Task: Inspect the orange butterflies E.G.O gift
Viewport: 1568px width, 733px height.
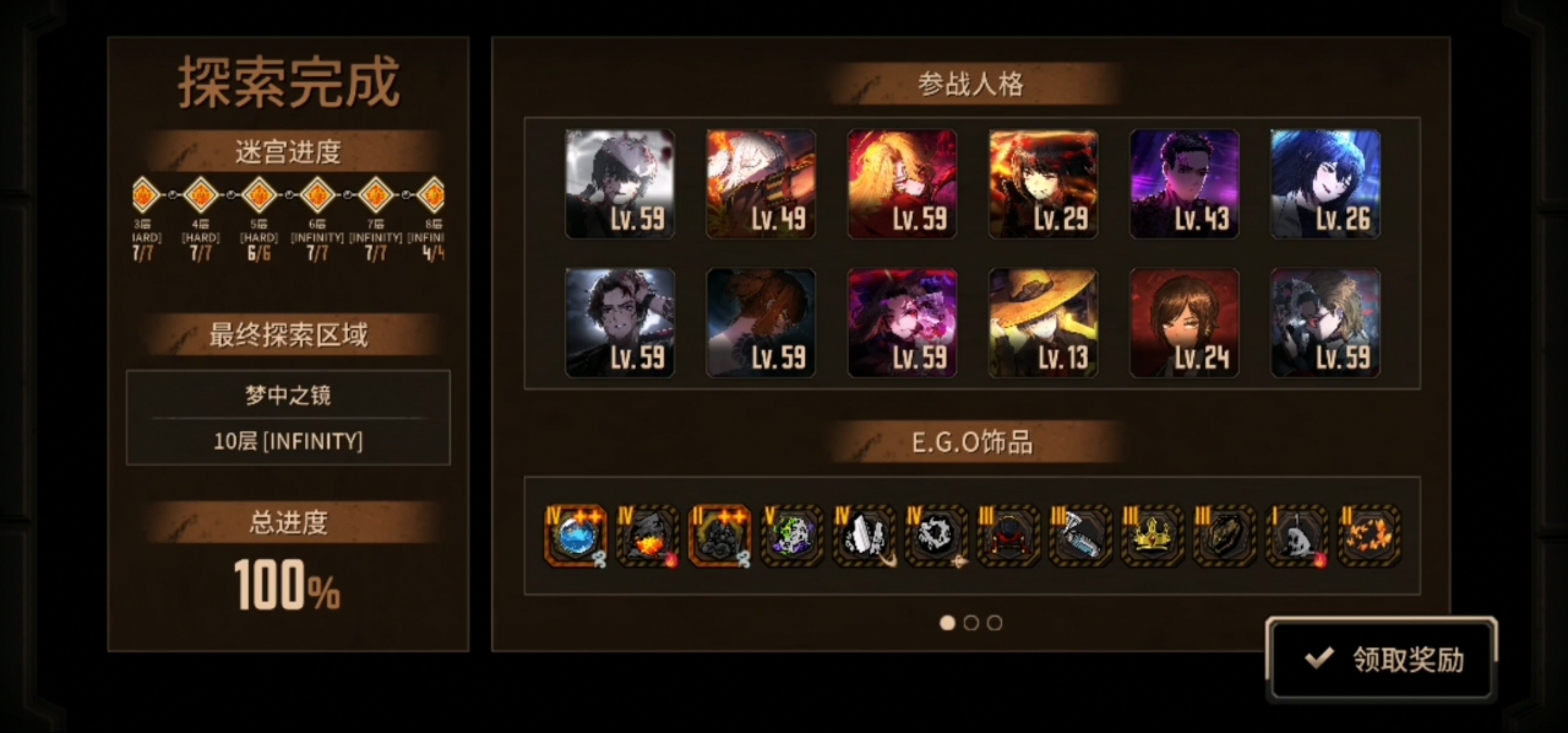Action: 1368,535
